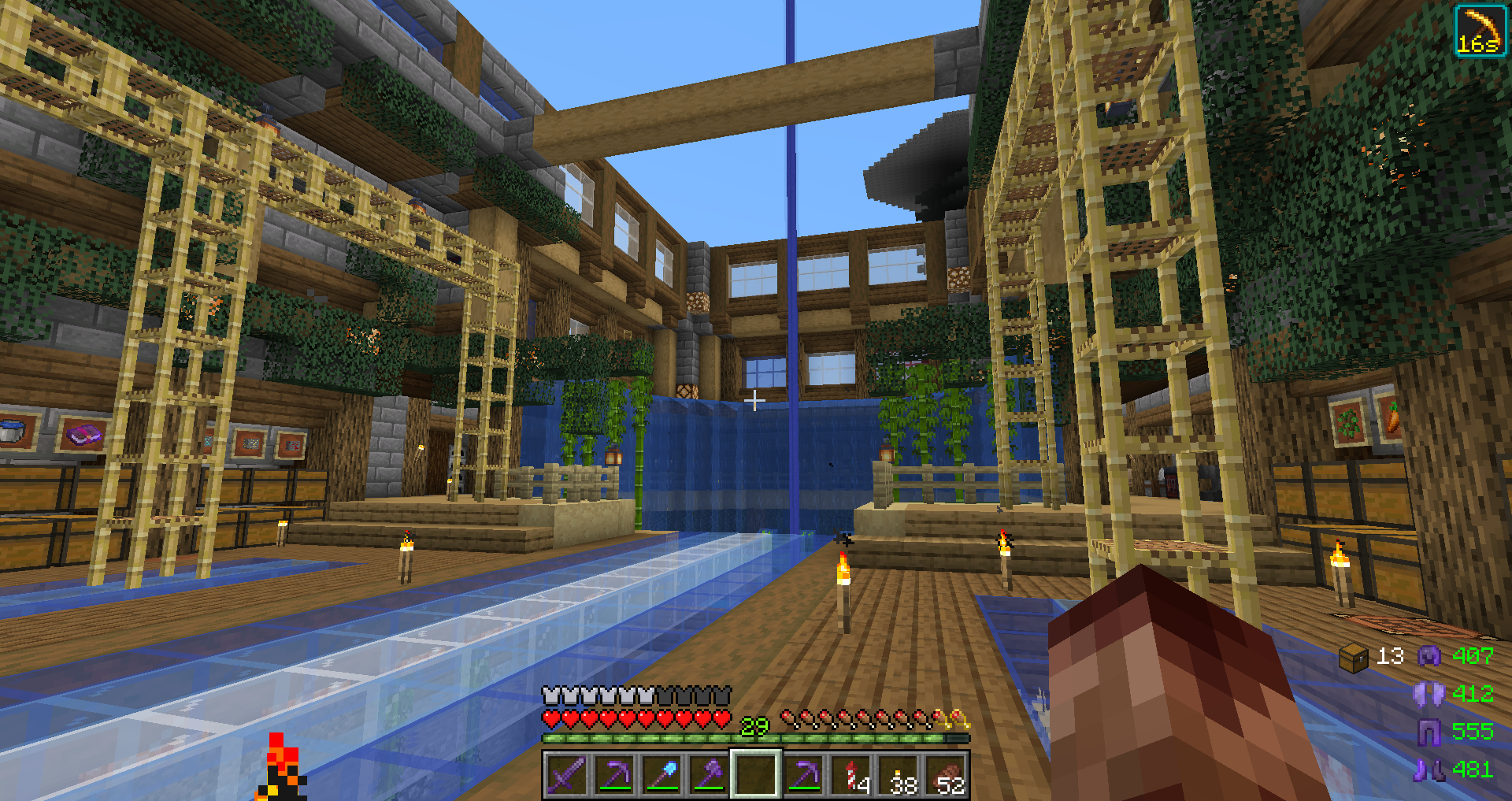
Task: Select the diamond shovel hotbar slot
Action: 661,775
